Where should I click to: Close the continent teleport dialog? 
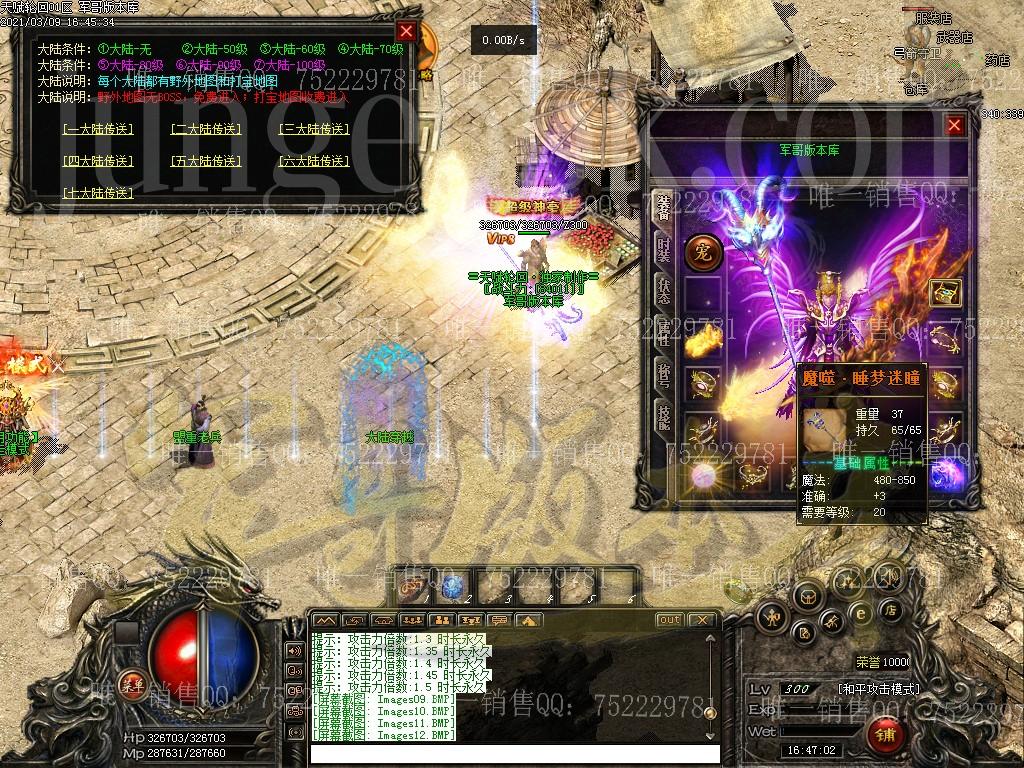(405, 31)
